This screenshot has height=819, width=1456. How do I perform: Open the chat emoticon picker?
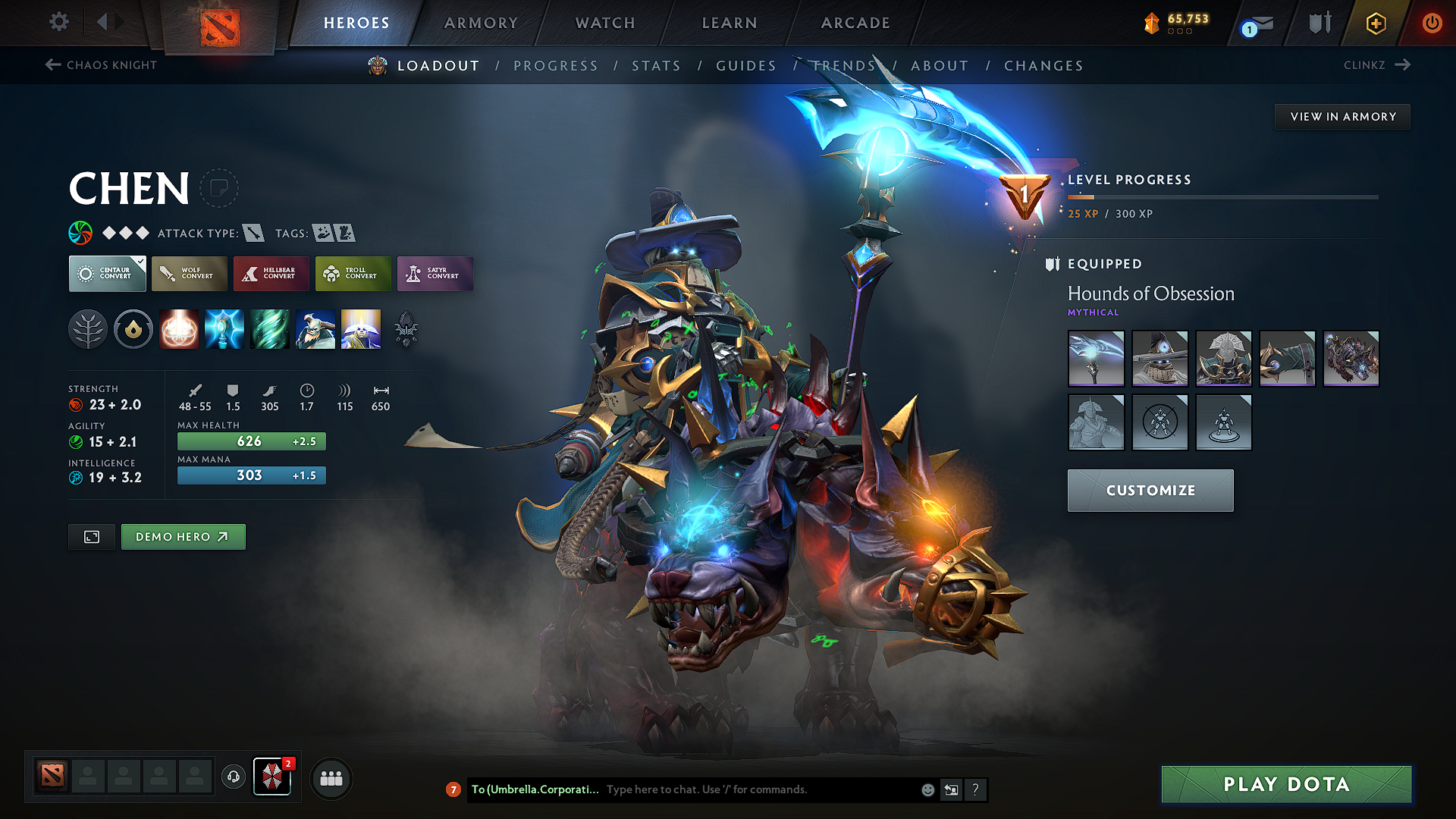pos(927,789)
